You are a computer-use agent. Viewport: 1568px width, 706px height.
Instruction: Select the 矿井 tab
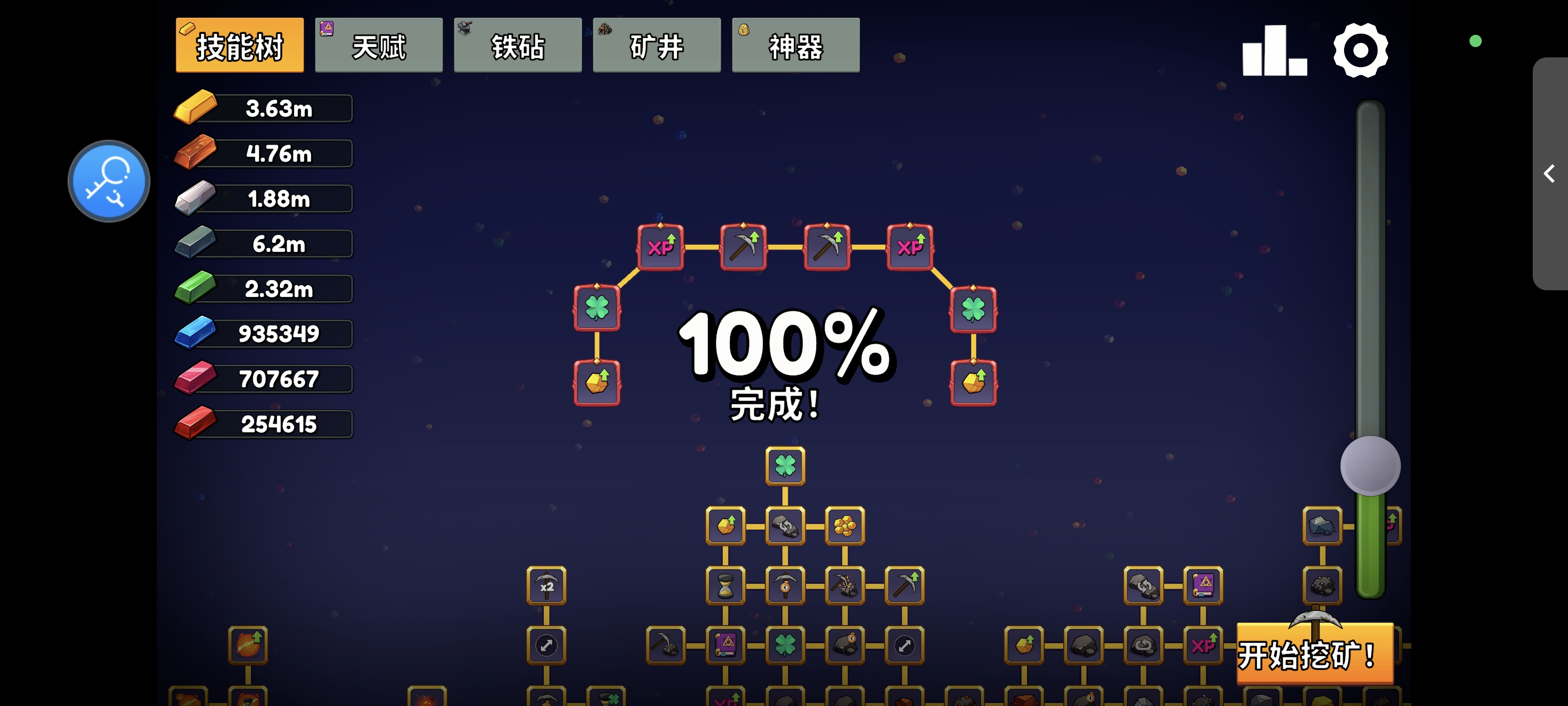pos(656,46)
